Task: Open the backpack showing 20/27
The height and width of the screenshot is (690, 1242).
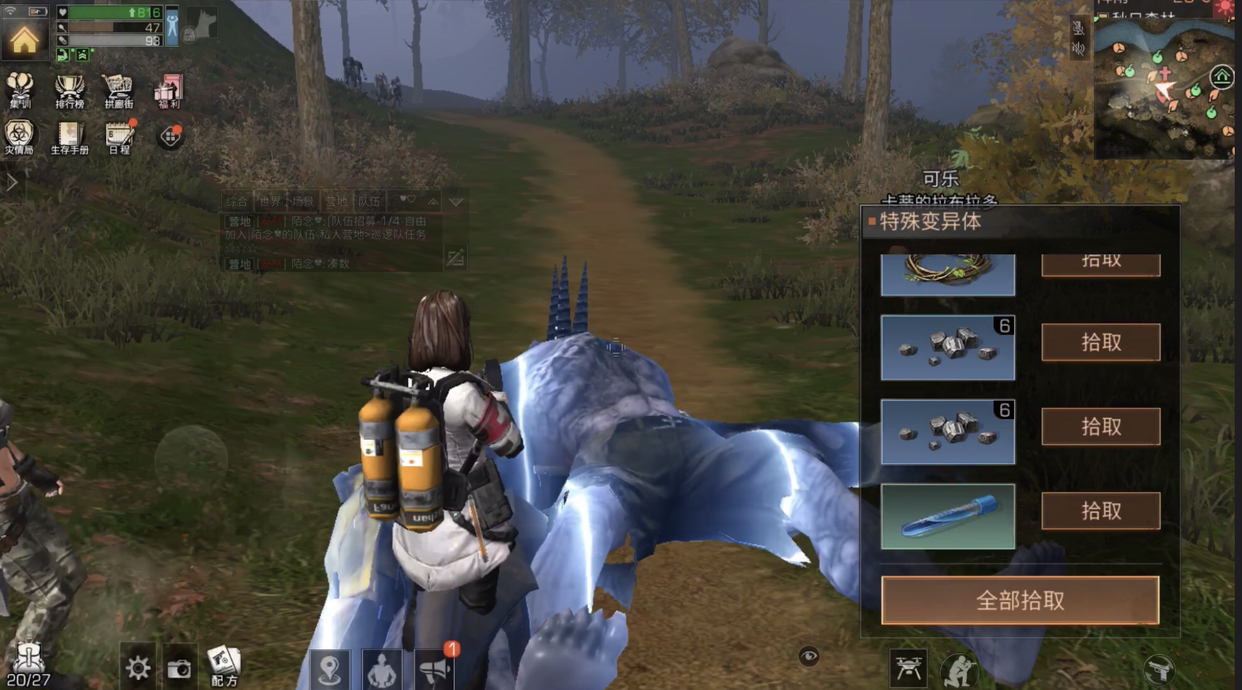Action: [27, 664]
